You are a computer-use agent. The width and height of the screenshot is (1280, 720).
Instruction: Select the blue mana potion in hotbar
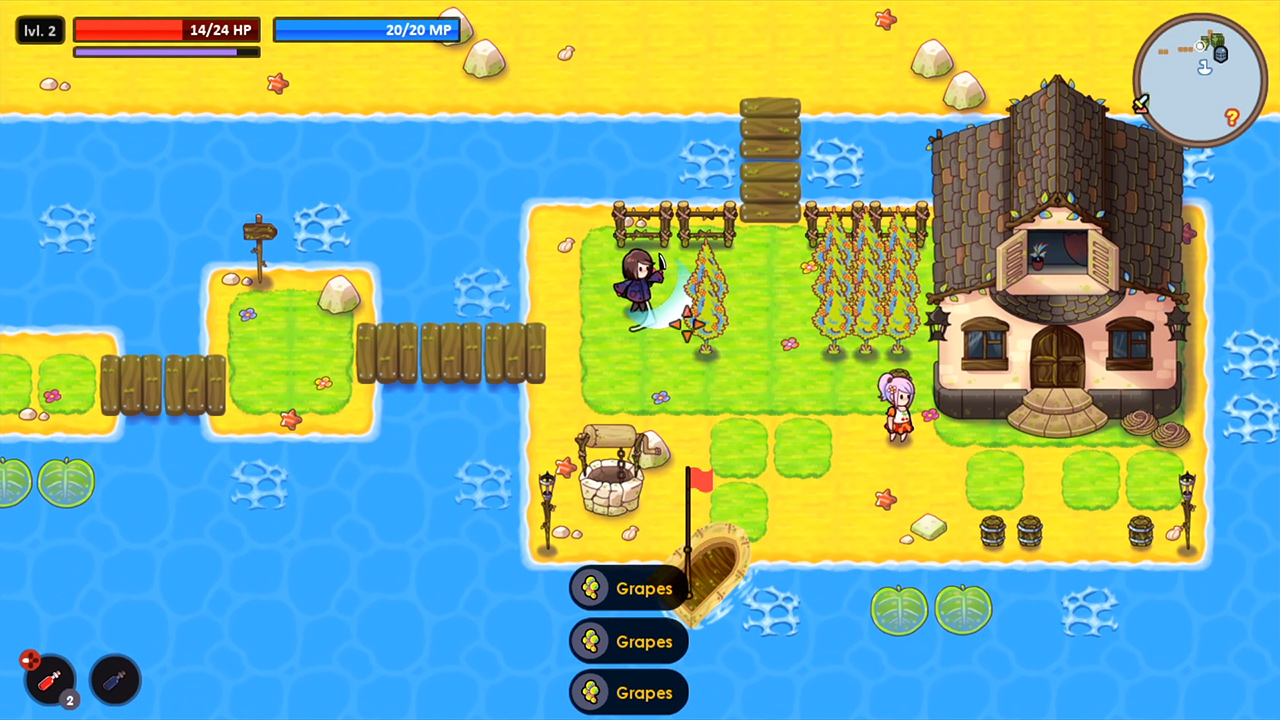click(x=115, y=680)
